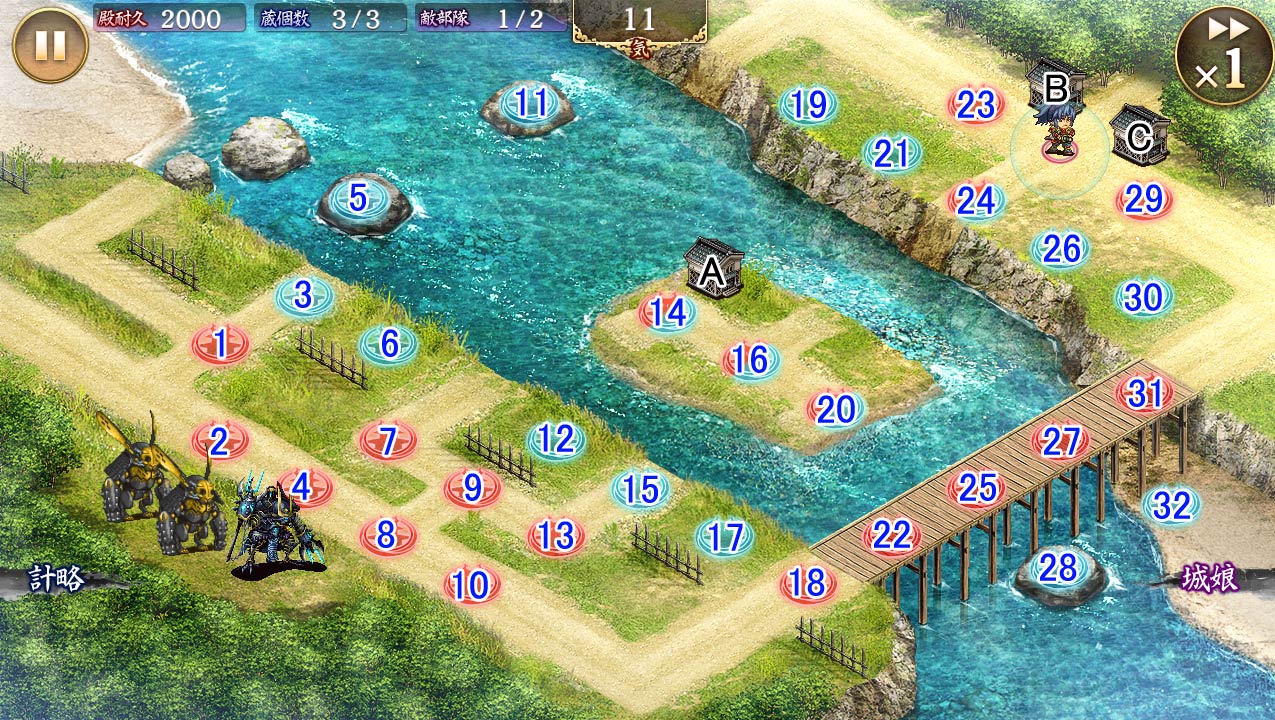Open the 城娘 castle girl panel
The image size is (1275, 720).
[1211, 579]
